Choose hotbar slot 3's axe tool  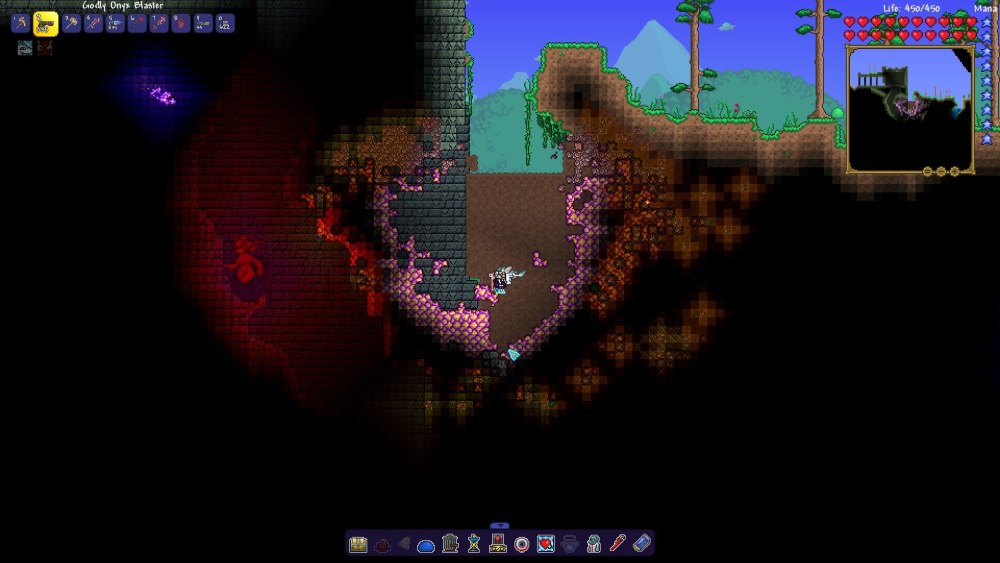[72, 23]
